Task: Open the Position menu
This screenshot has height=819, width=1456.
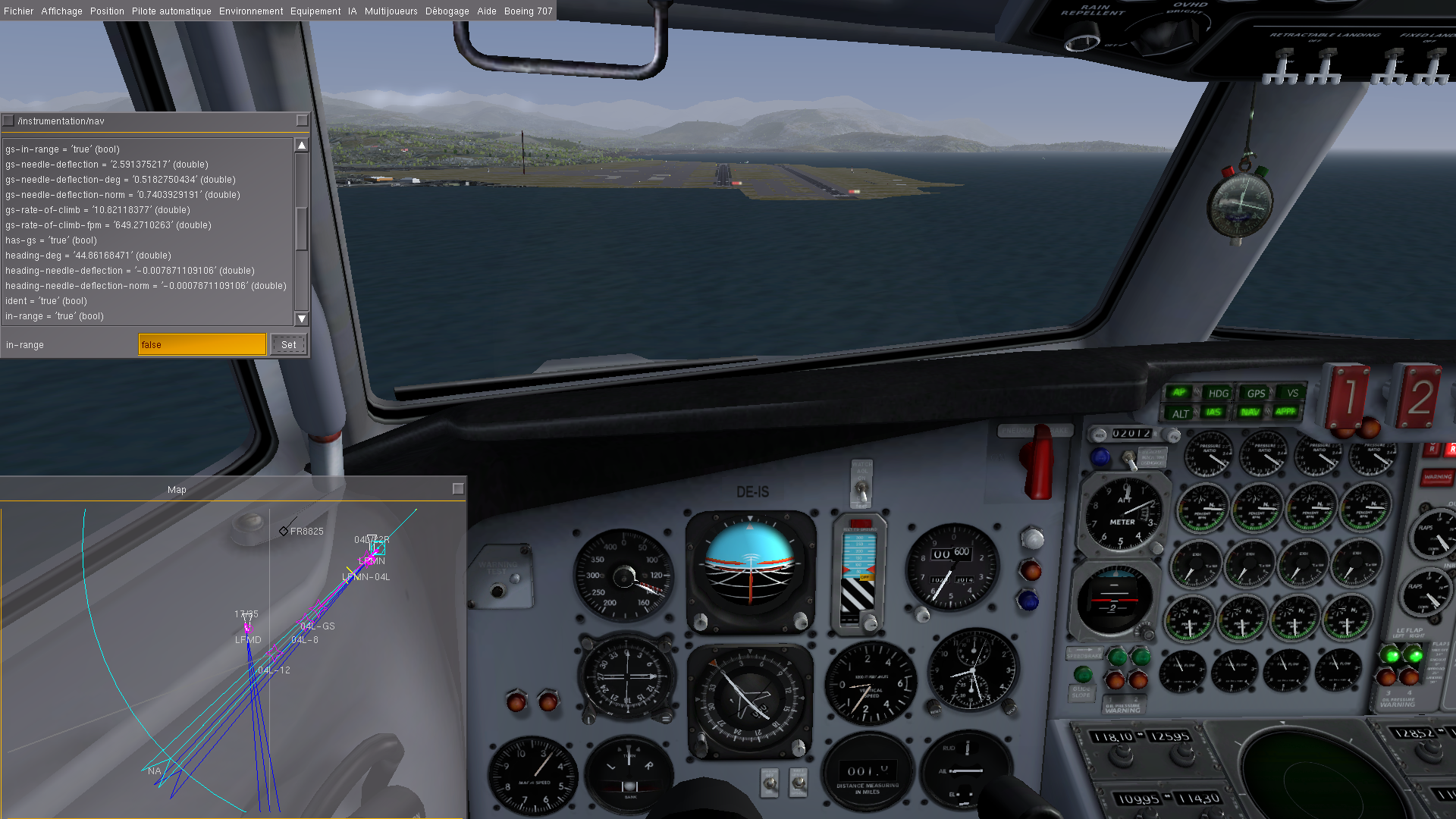Action: tap(107, 11)
